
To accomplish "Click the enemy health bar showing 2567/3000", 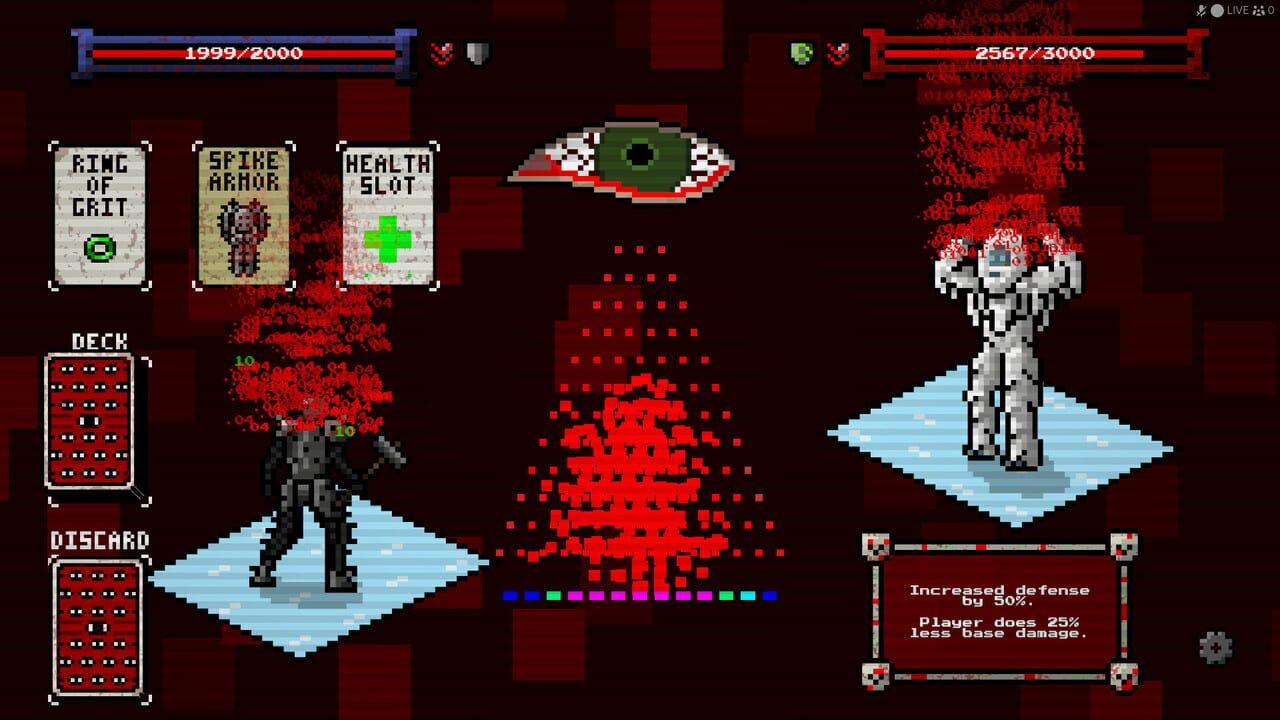I will coord(1034,53).
